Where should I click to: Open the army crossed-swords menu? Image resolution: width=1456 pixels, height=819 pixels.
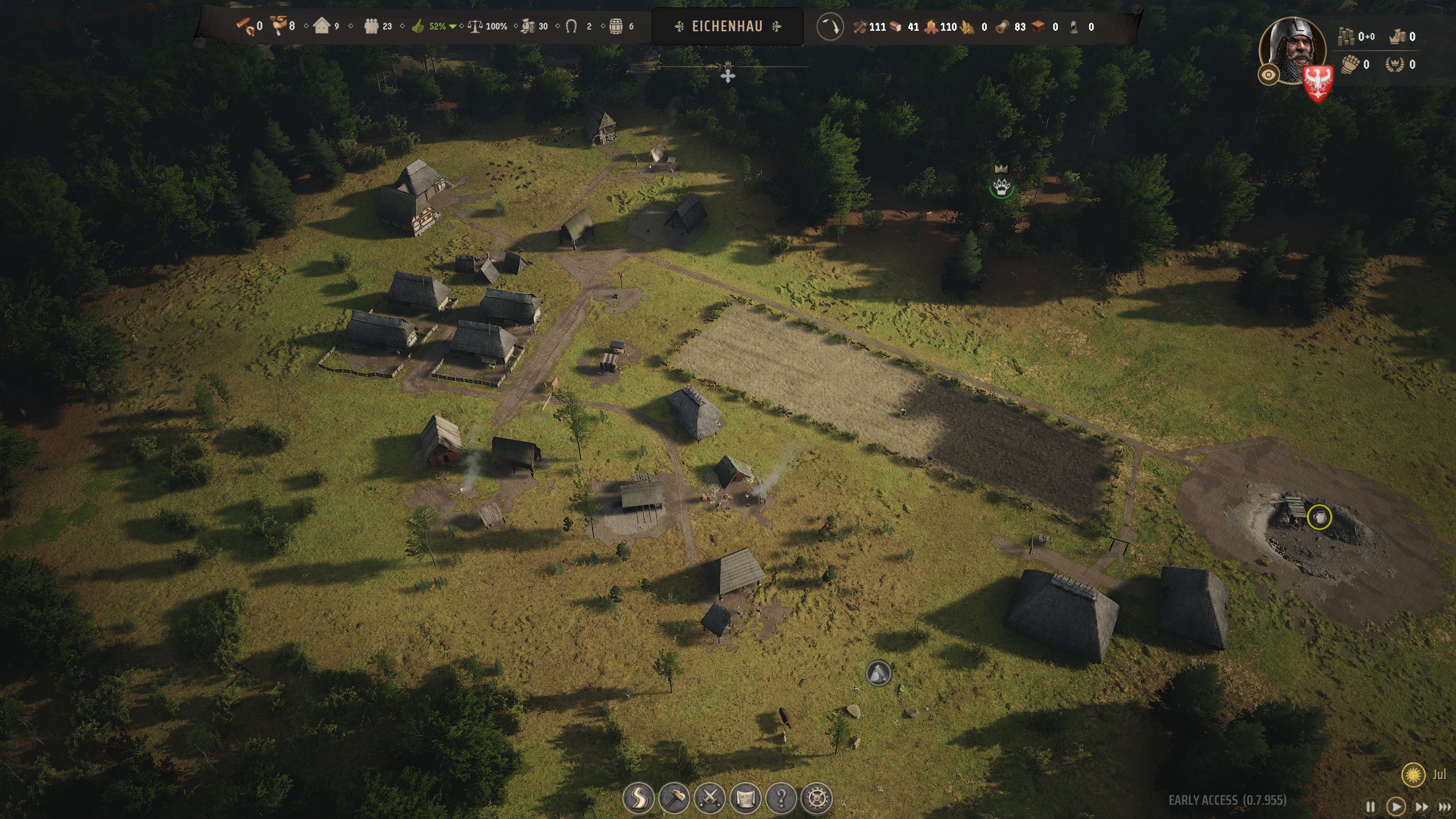(710, 798)
